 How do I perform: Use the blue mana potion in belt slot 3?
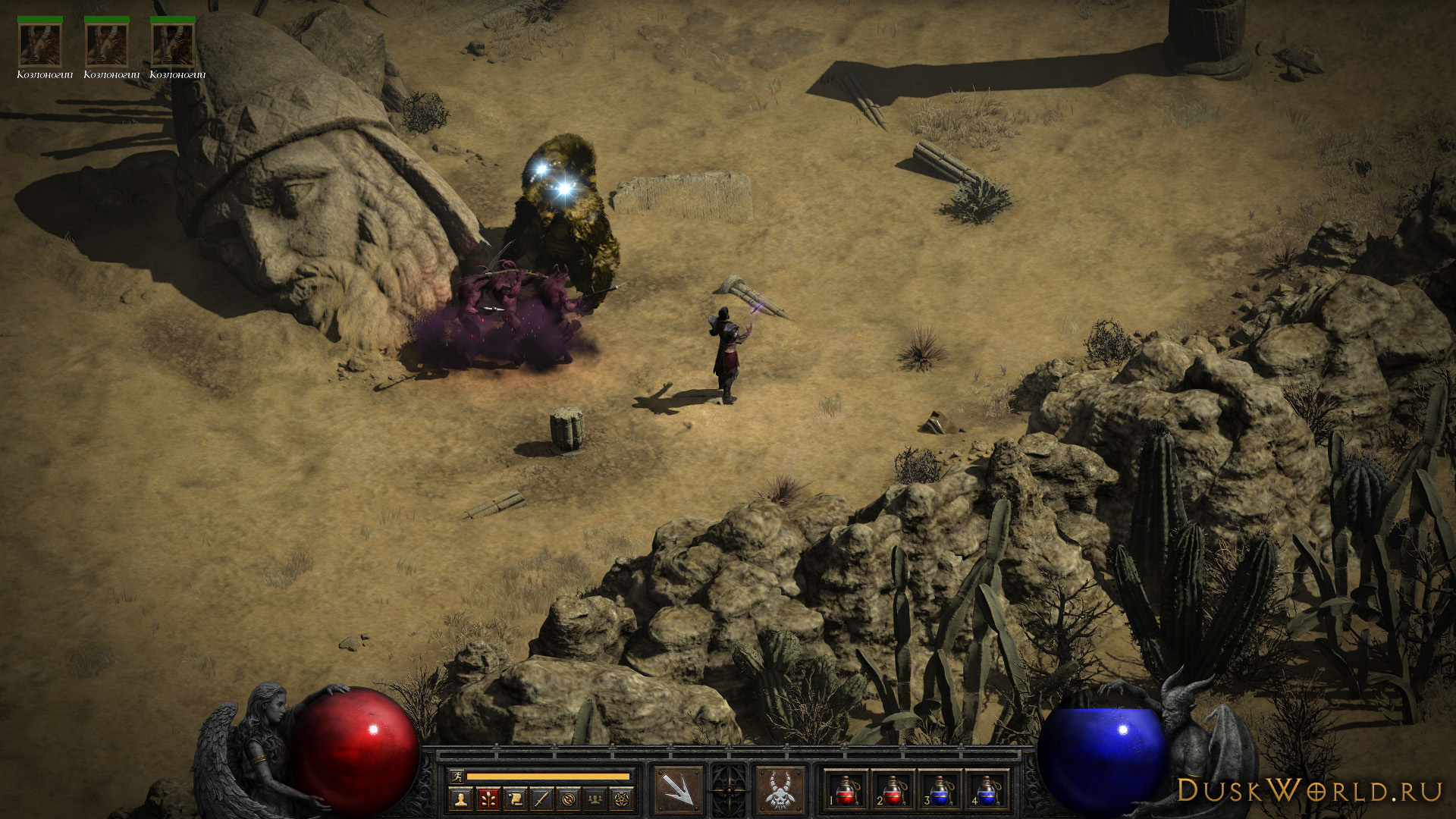click(939, 789)
